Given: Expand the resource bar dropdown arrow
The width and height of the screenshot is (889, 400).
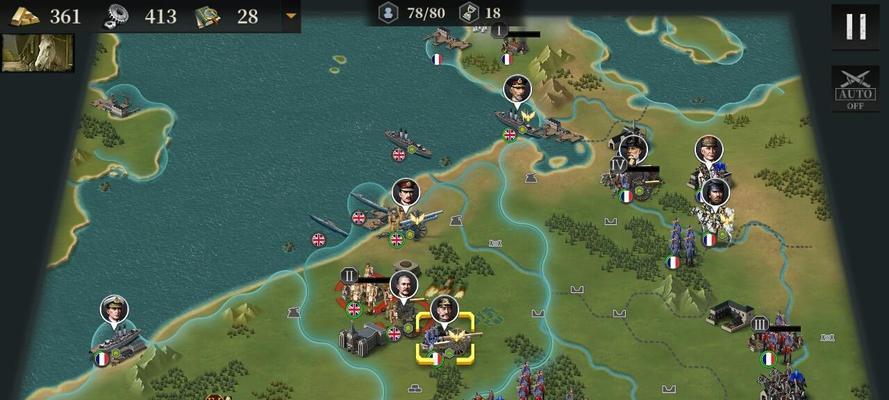Looking at the screenshot, I should tap(291, 16).
